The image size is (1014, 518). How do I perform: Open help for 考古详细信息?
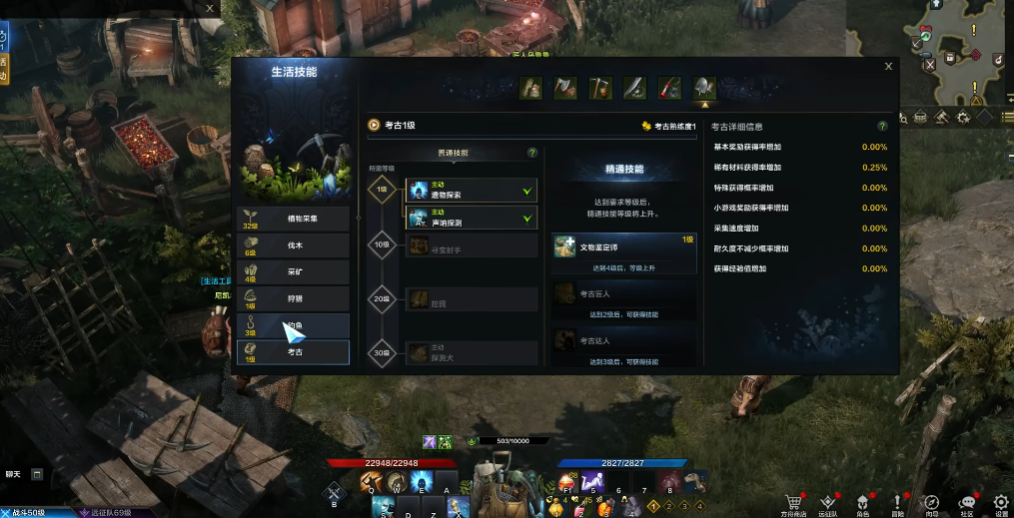pos(882,127)
